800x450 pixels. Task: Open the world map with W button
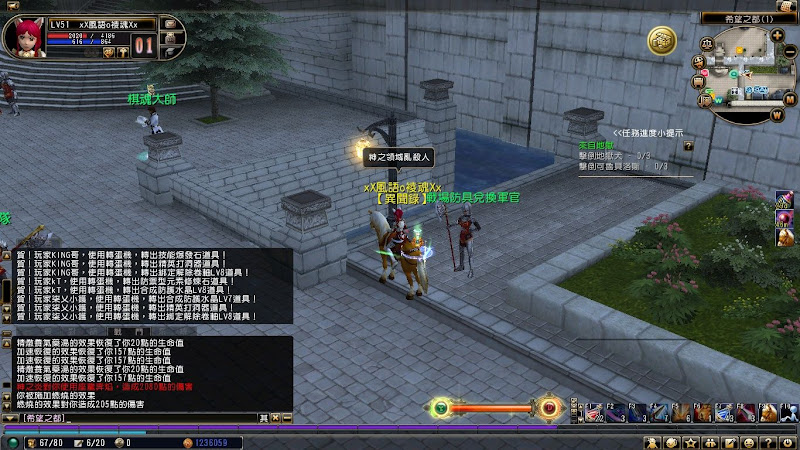(776, 113)
